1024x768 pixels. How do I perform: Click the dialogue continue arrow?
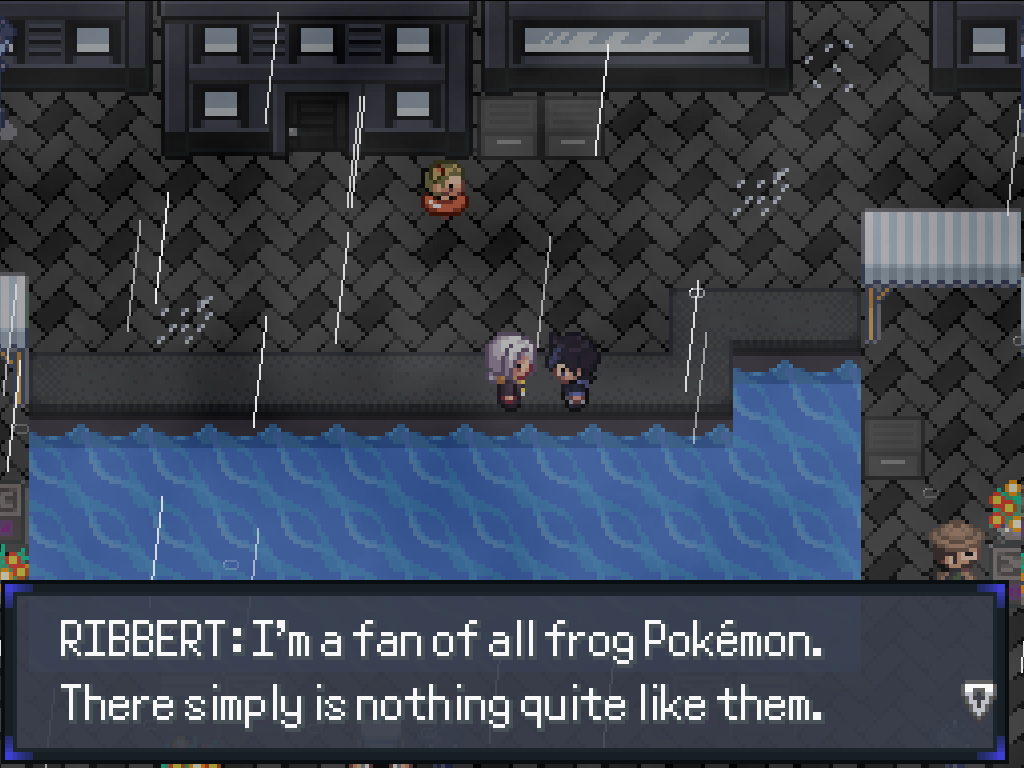[x=977, y=699]
